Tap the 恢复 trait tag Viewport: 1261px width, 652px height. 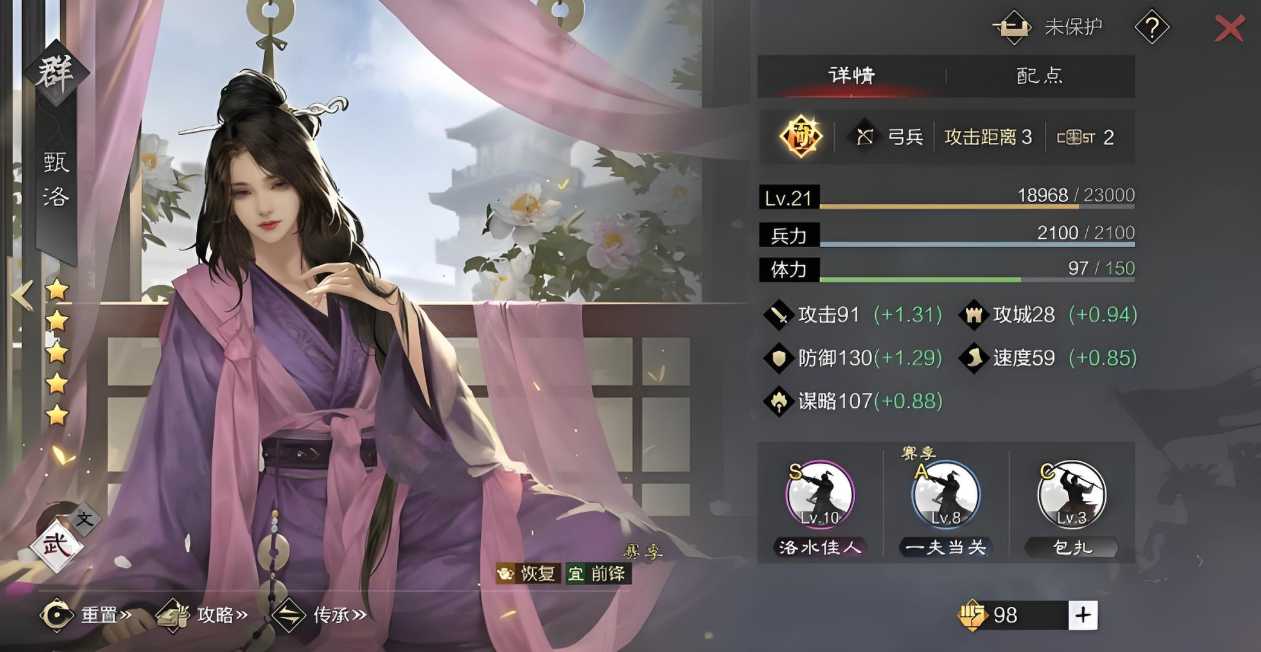tap(528, 573)
